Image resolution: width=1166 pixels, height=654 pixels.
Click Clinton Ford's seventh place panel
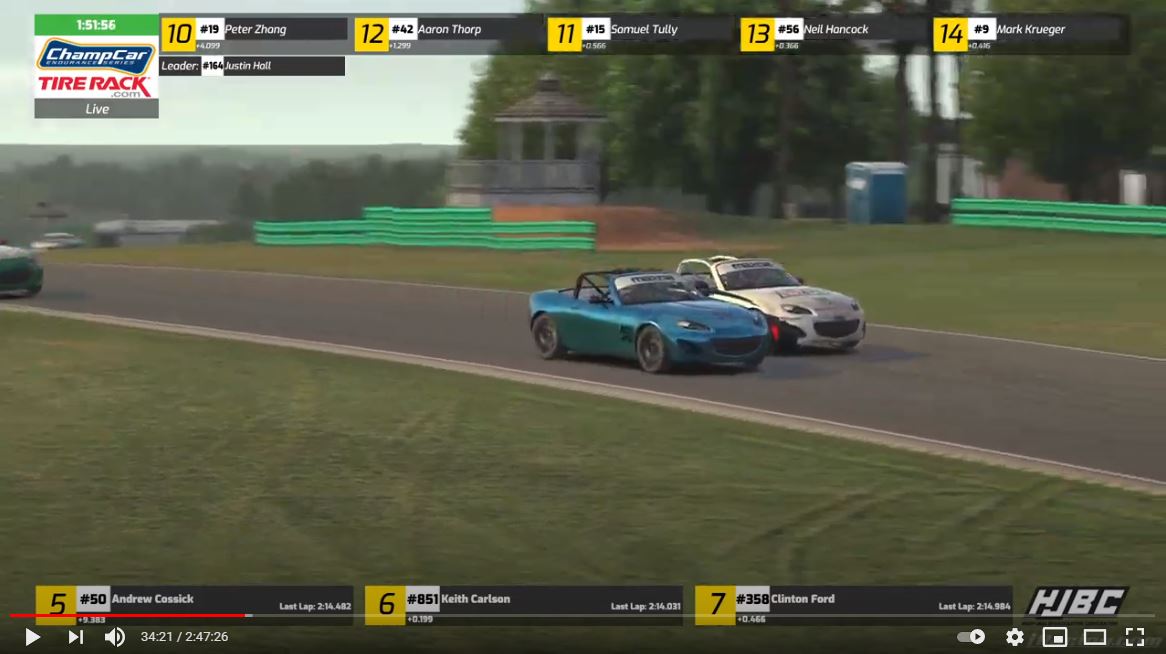[x=853, y=605]
